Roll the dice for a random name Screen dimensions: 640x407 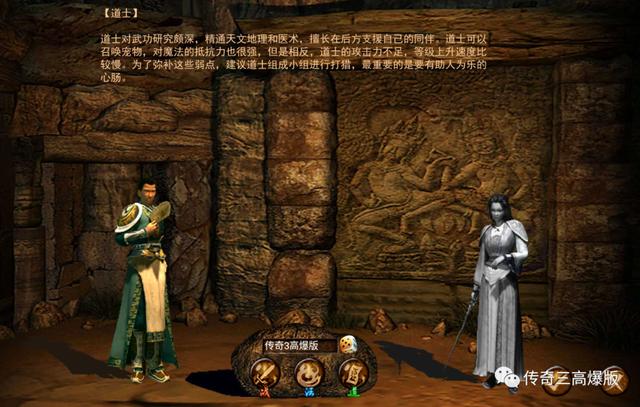tap(350, 345)
